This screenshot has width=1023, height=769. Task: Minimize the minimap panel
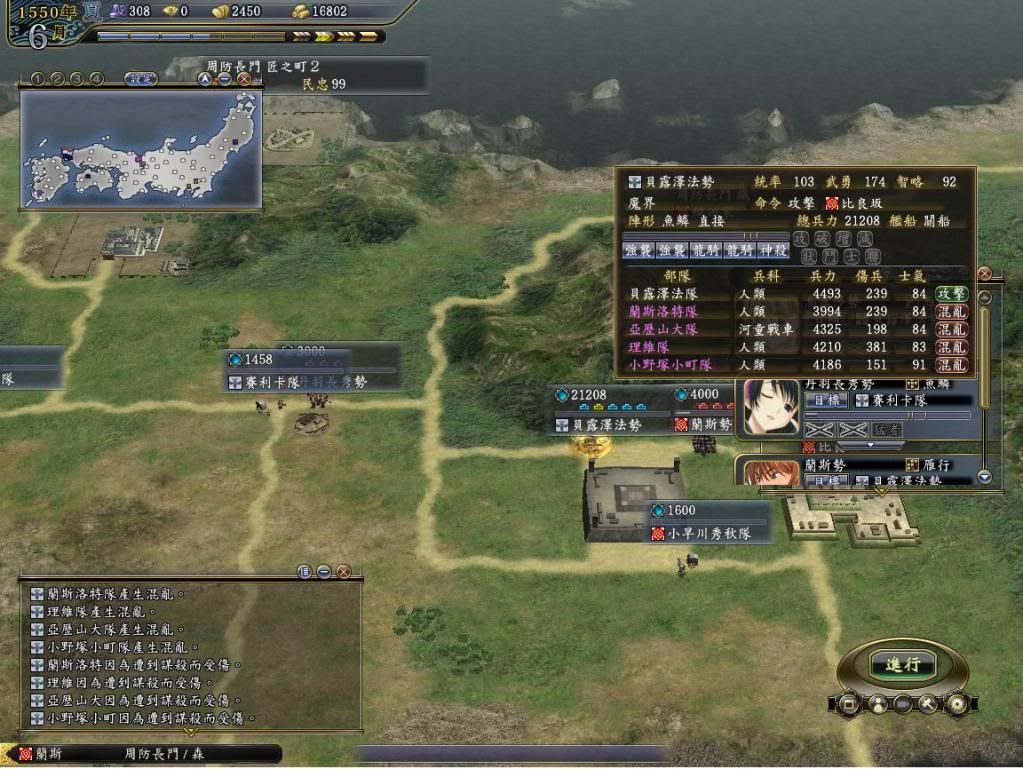(225, 78)
